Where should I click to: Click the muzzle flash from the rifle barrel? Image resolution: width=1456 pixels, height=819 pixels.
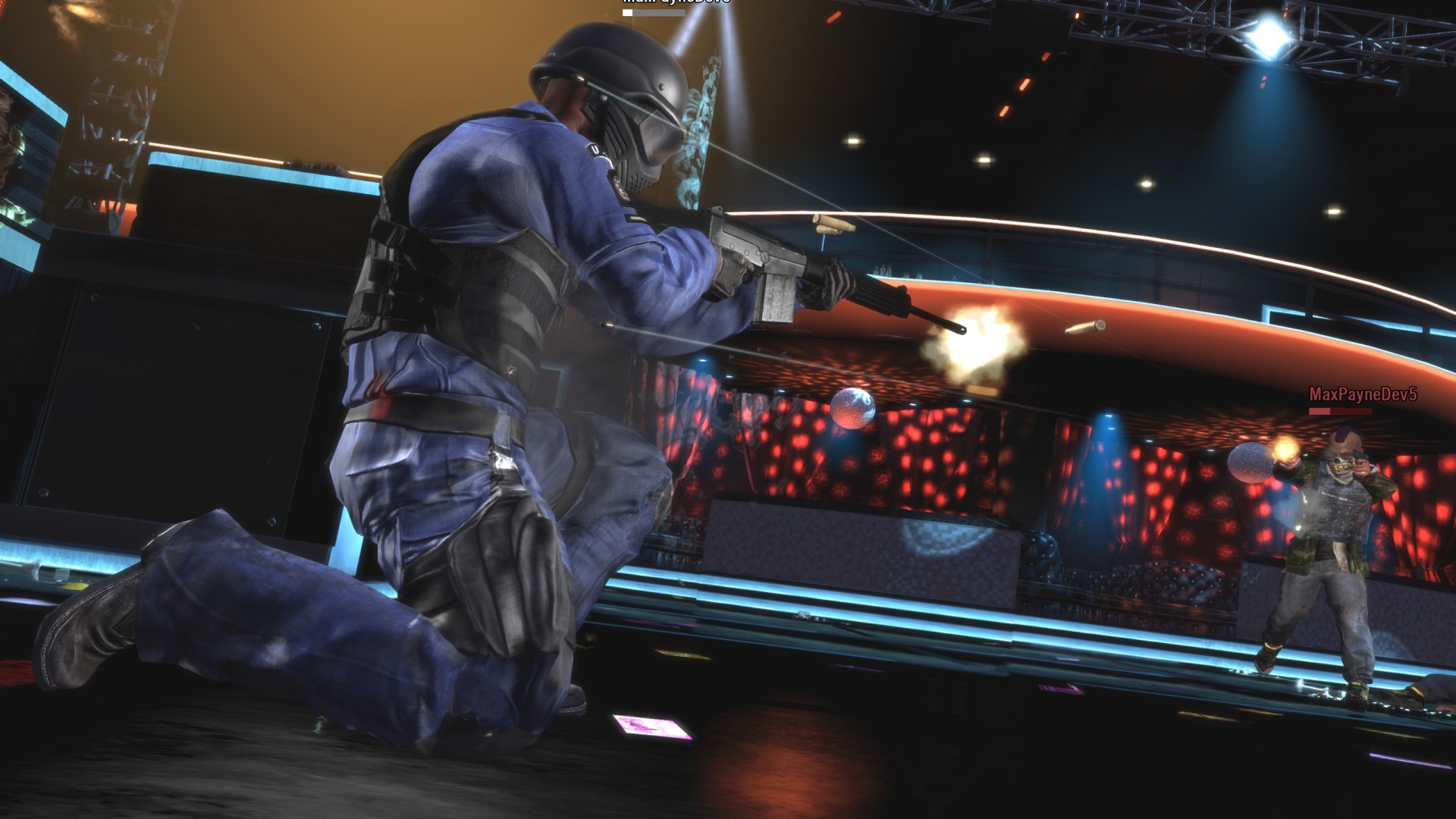(978, 334)
